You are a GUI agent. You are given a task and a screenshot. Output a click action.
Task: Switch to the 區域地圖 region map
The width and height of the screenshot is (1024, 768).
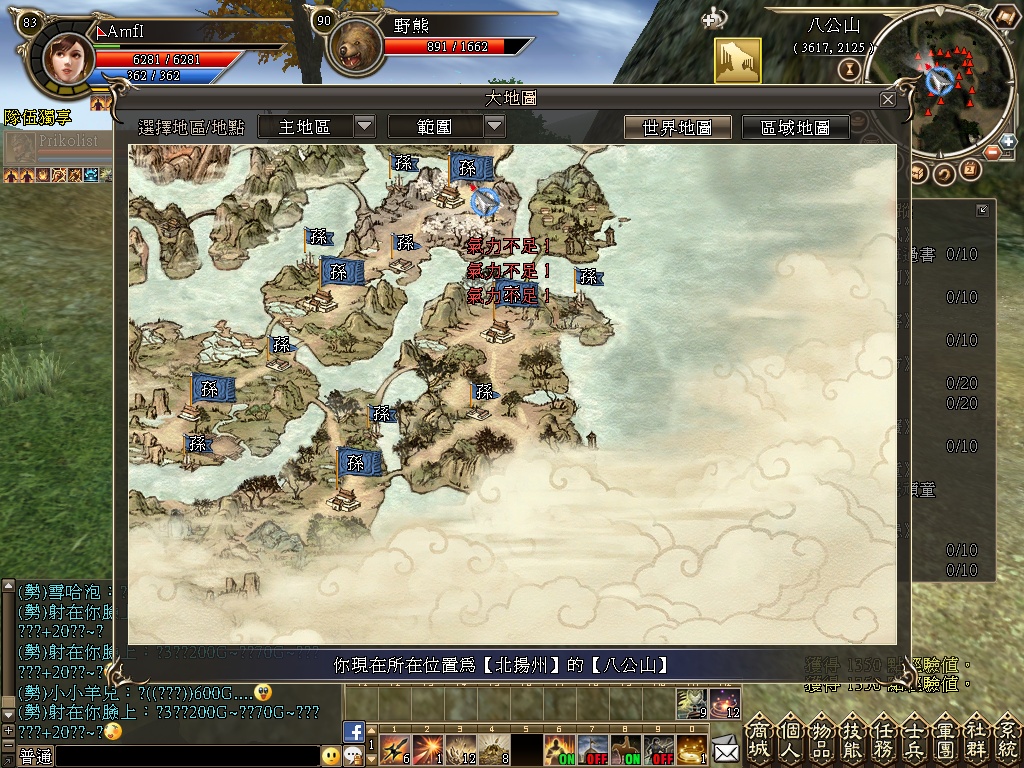tap(795, 127)
